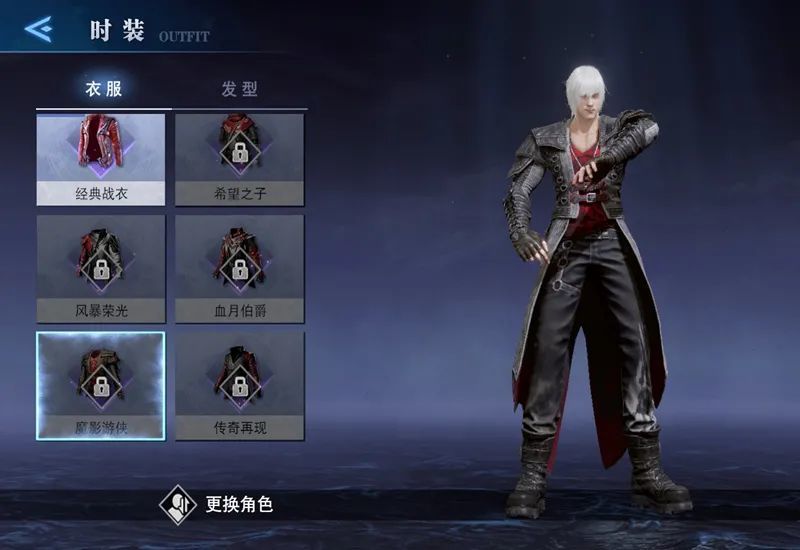The height and width of the screenshot is (550, 800).
Task: Switch to the 衣服 clothing tab
Action: (103, 88)
